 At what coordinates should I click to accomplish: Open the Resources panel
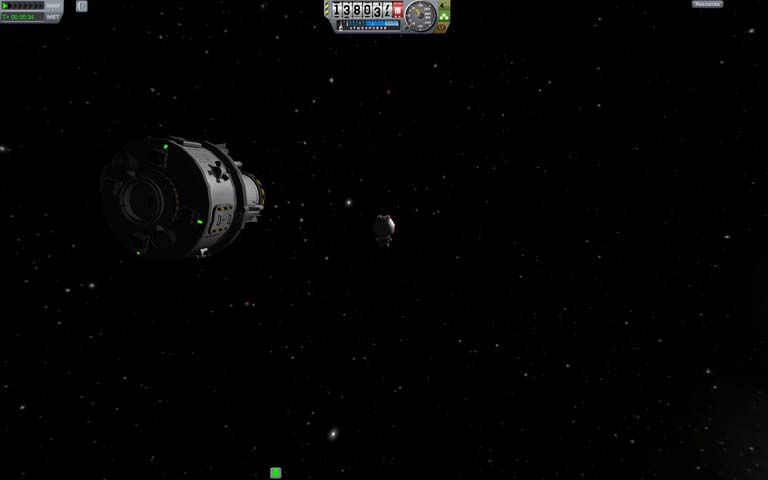707,4
